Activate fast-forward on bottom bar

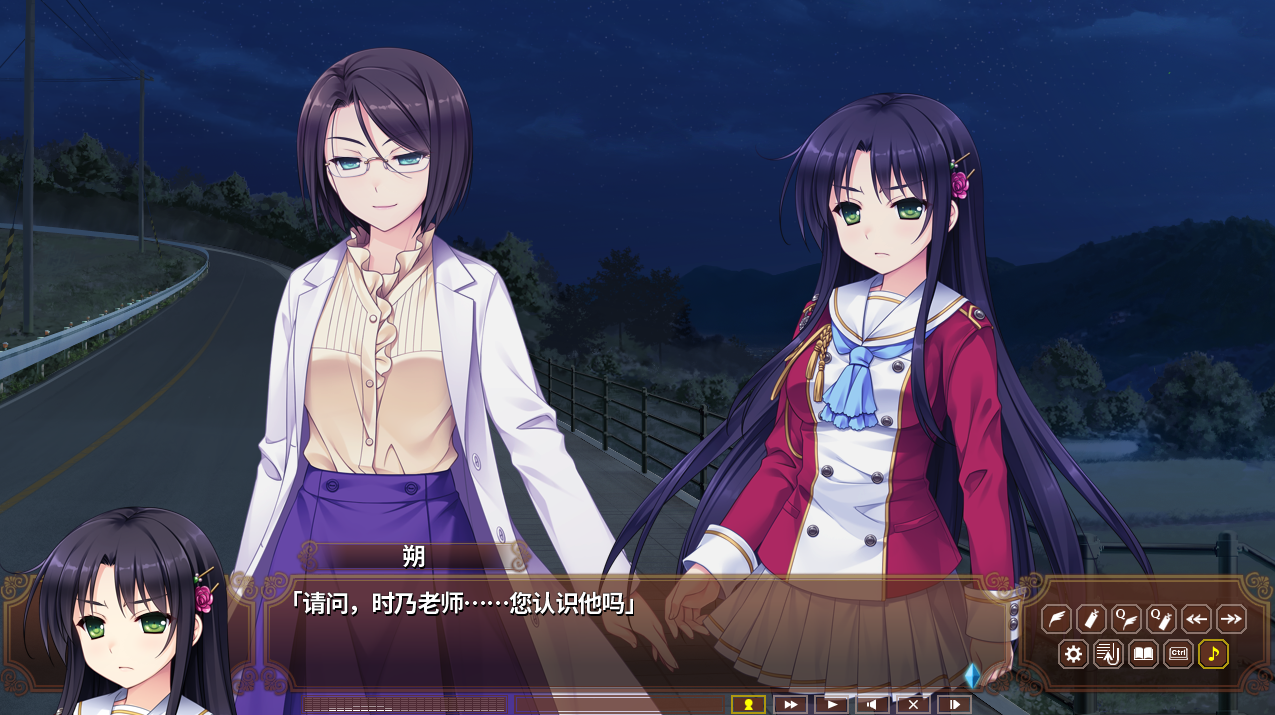point(790,705)
